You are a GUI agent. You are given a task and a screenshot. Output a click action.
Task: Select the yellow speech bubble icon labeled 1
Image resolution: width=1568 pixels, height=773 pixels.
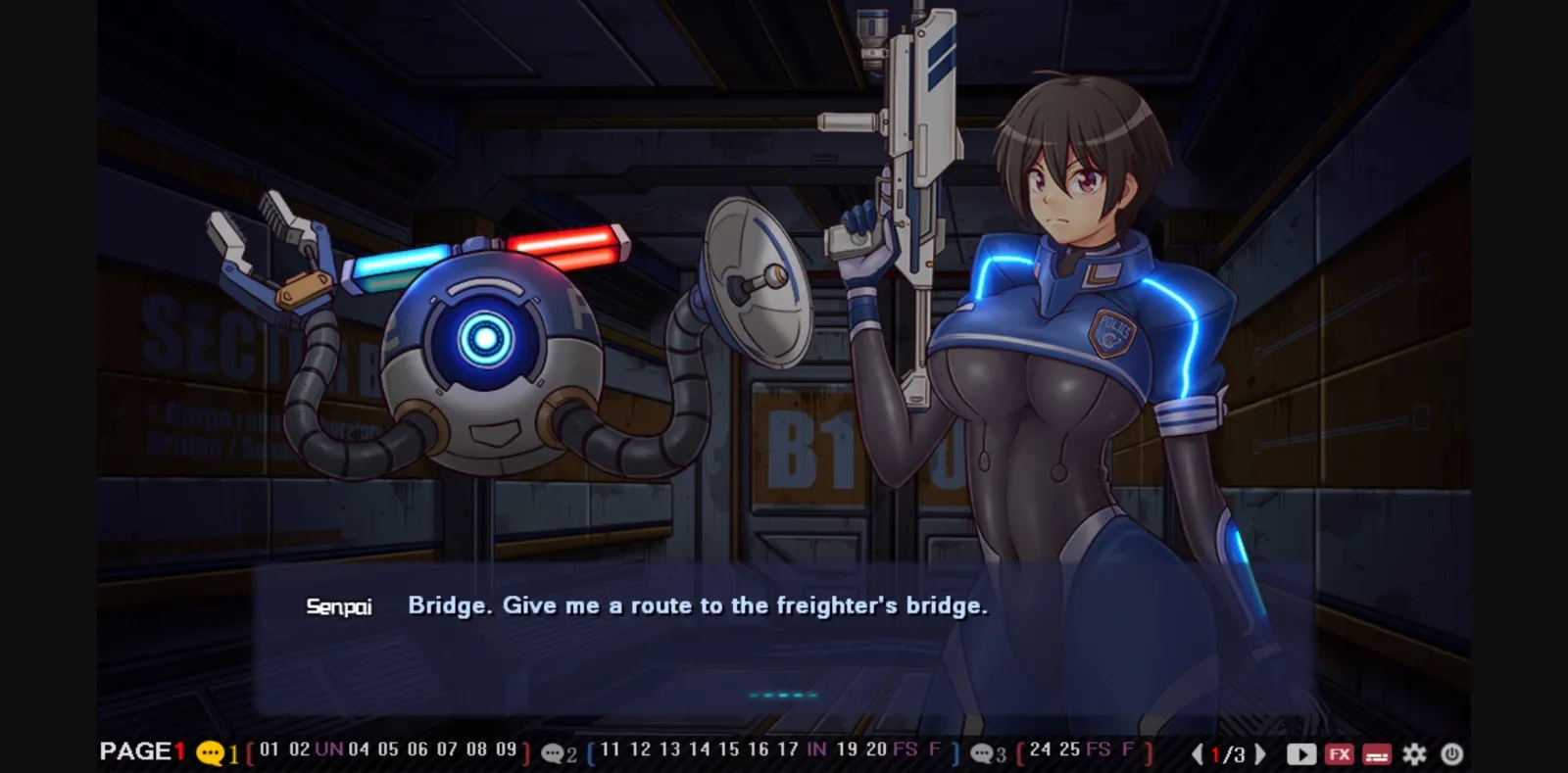[x=212, y=754]
